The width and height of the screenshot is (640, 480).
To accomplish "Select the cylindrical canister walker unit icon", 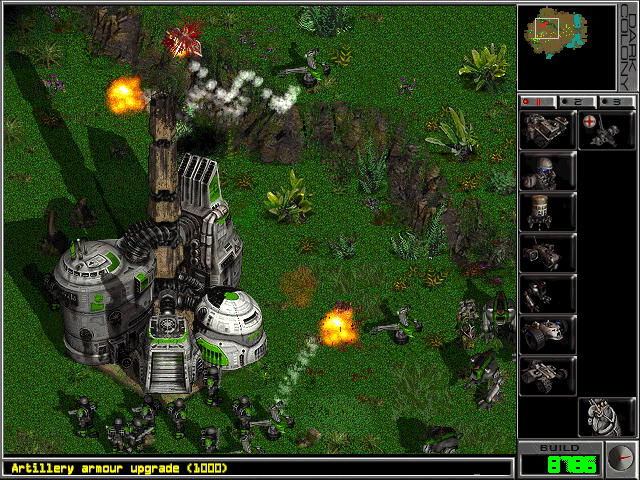I will [x=547, y=212].
